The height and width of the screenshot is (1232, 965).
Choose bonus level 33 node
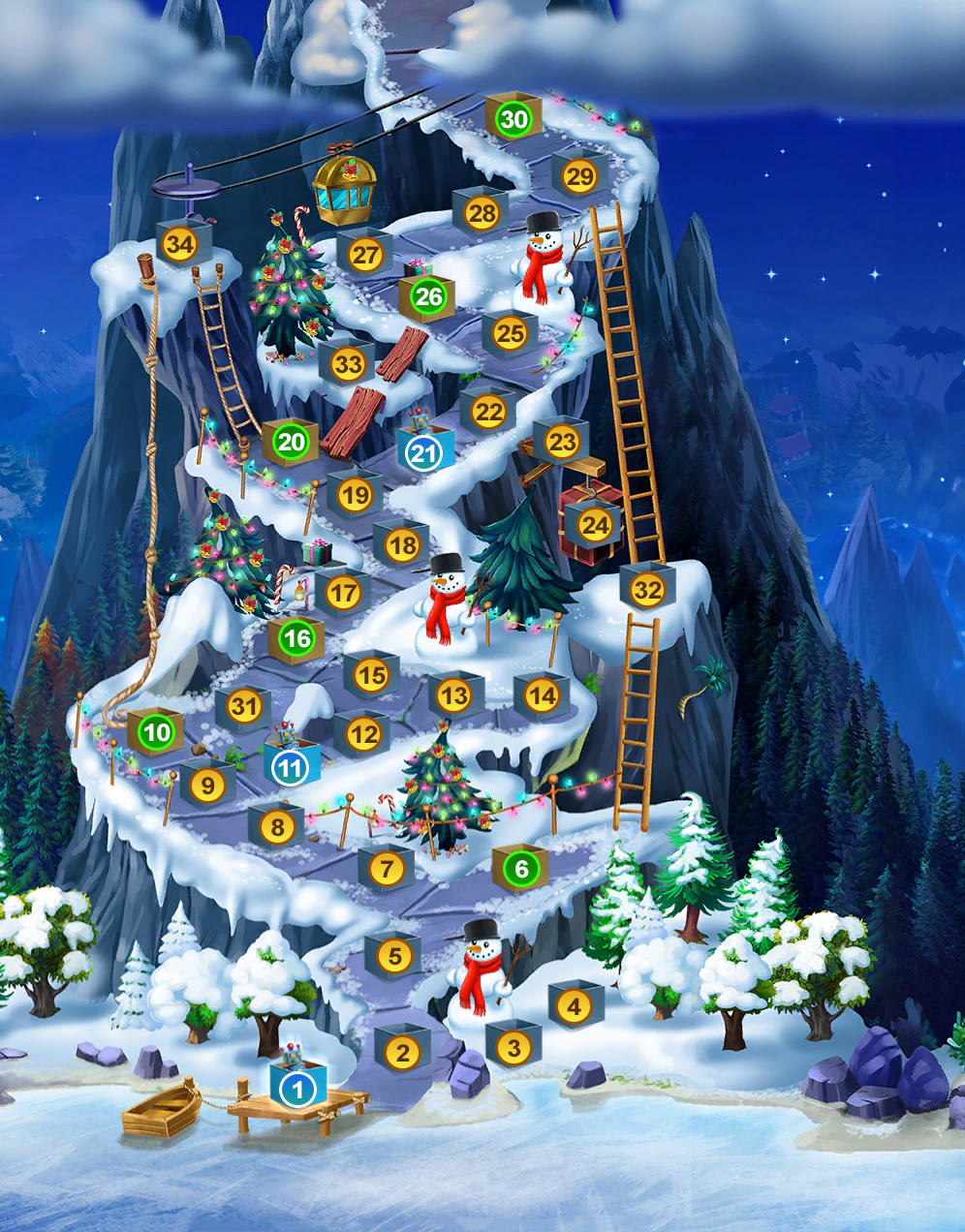(347, 364)
